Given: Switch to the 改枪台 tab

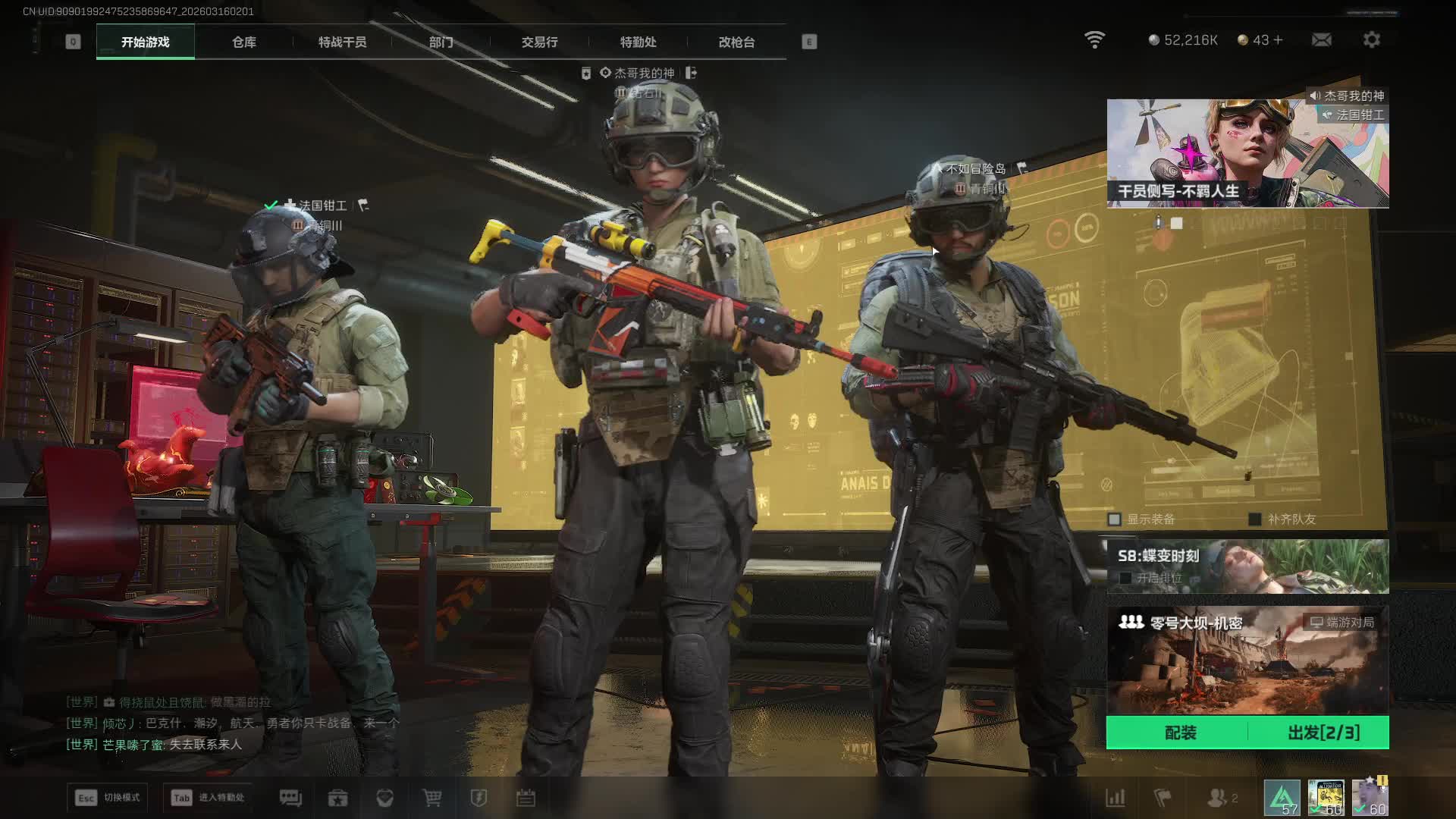Looking at the screenshot, I should pyautogui.click(x=736, y=42).
